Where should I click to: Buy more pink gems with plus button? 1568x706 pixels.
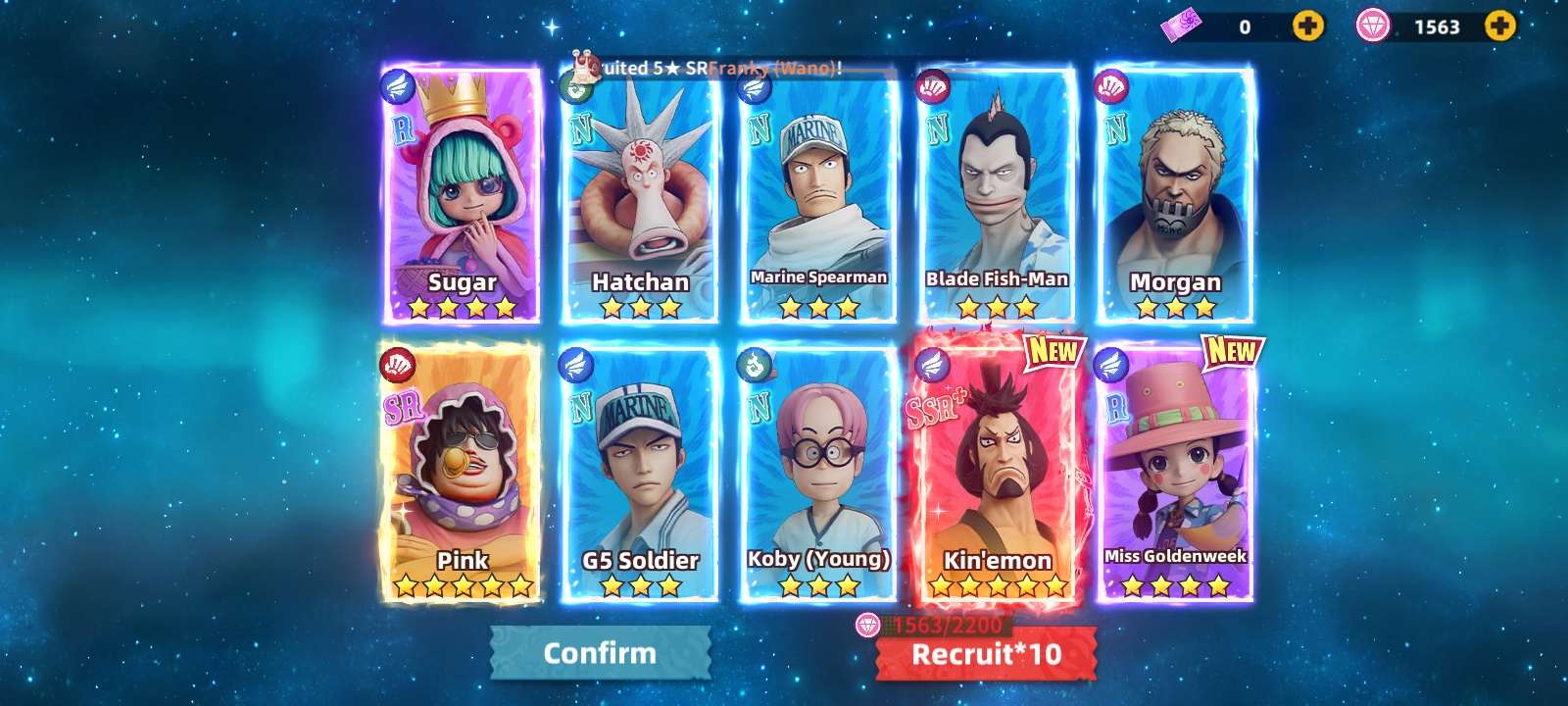[1499, 26]
